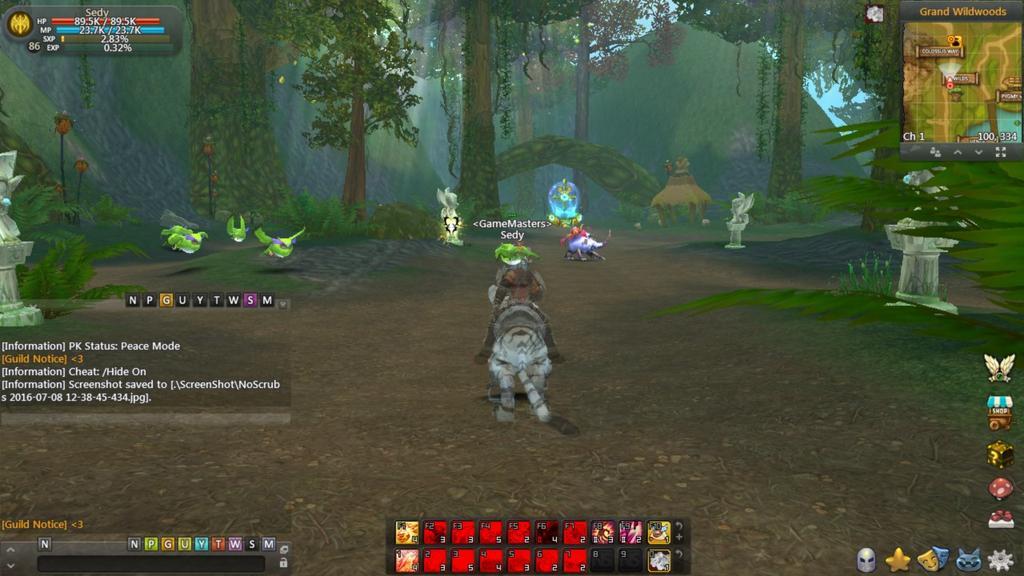Toggle the chat lock icon
Viewport: 1024px width, 576px height.
click(x=284, y=563)
